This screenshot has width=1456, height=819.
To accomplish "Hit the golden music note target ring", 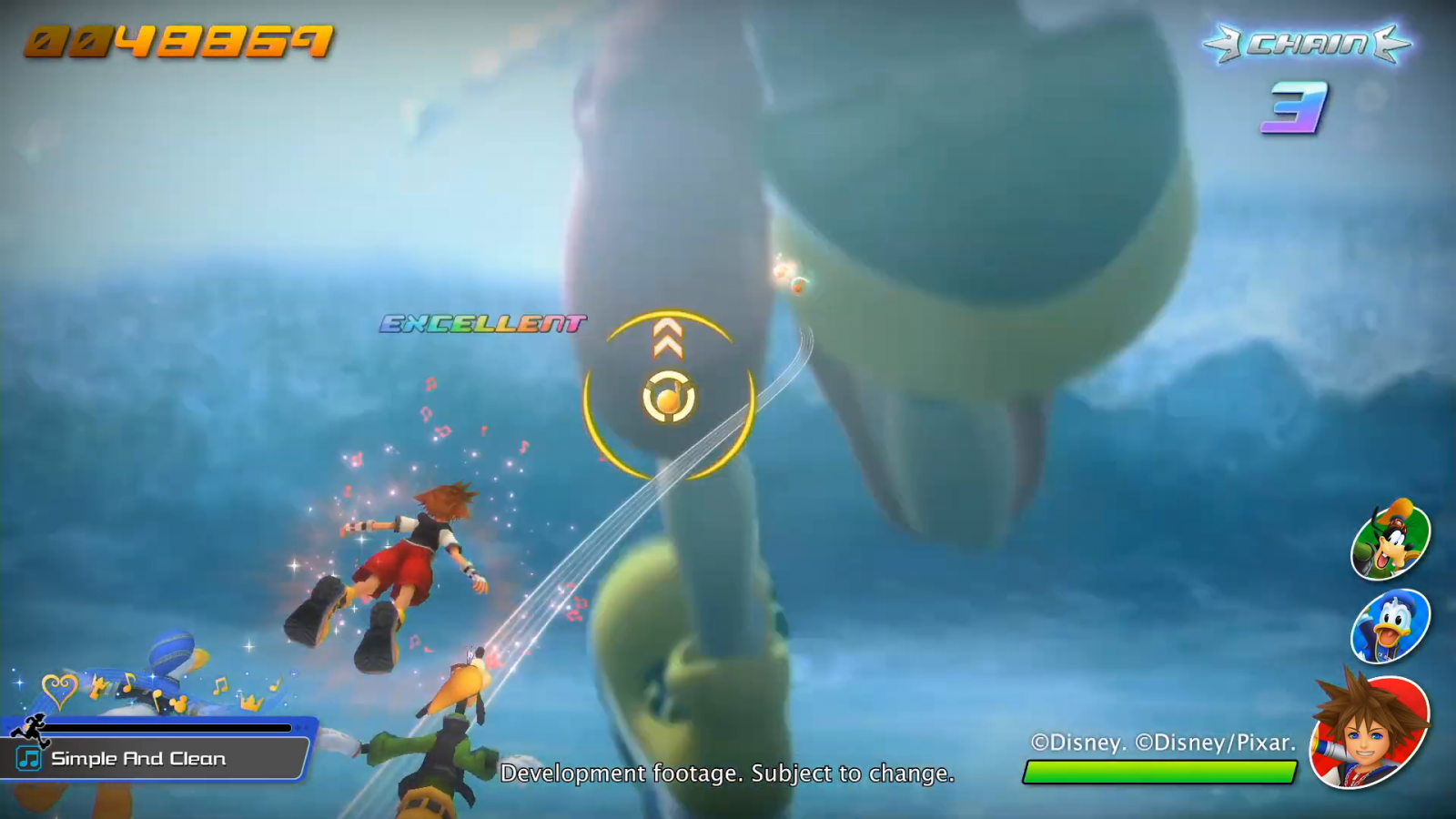I will (669, 398).
